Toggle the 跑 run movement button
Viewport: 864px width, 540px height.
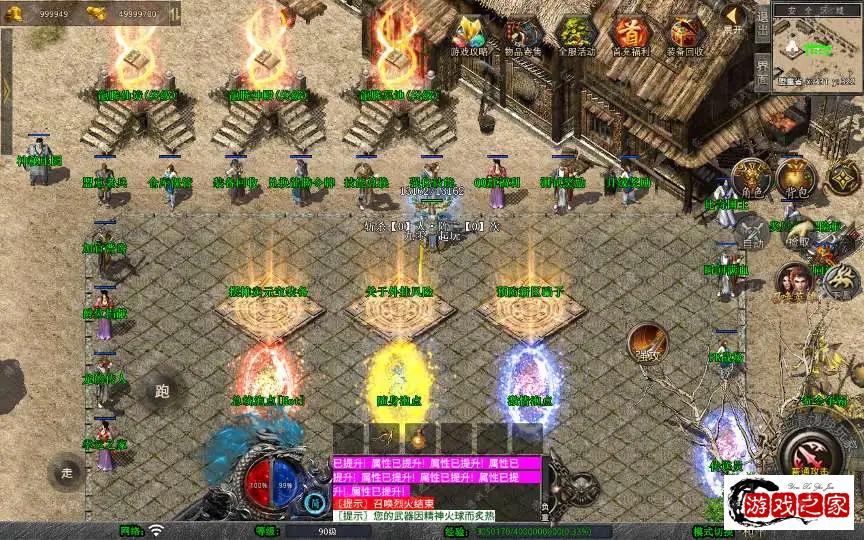(x=163, y=391)
